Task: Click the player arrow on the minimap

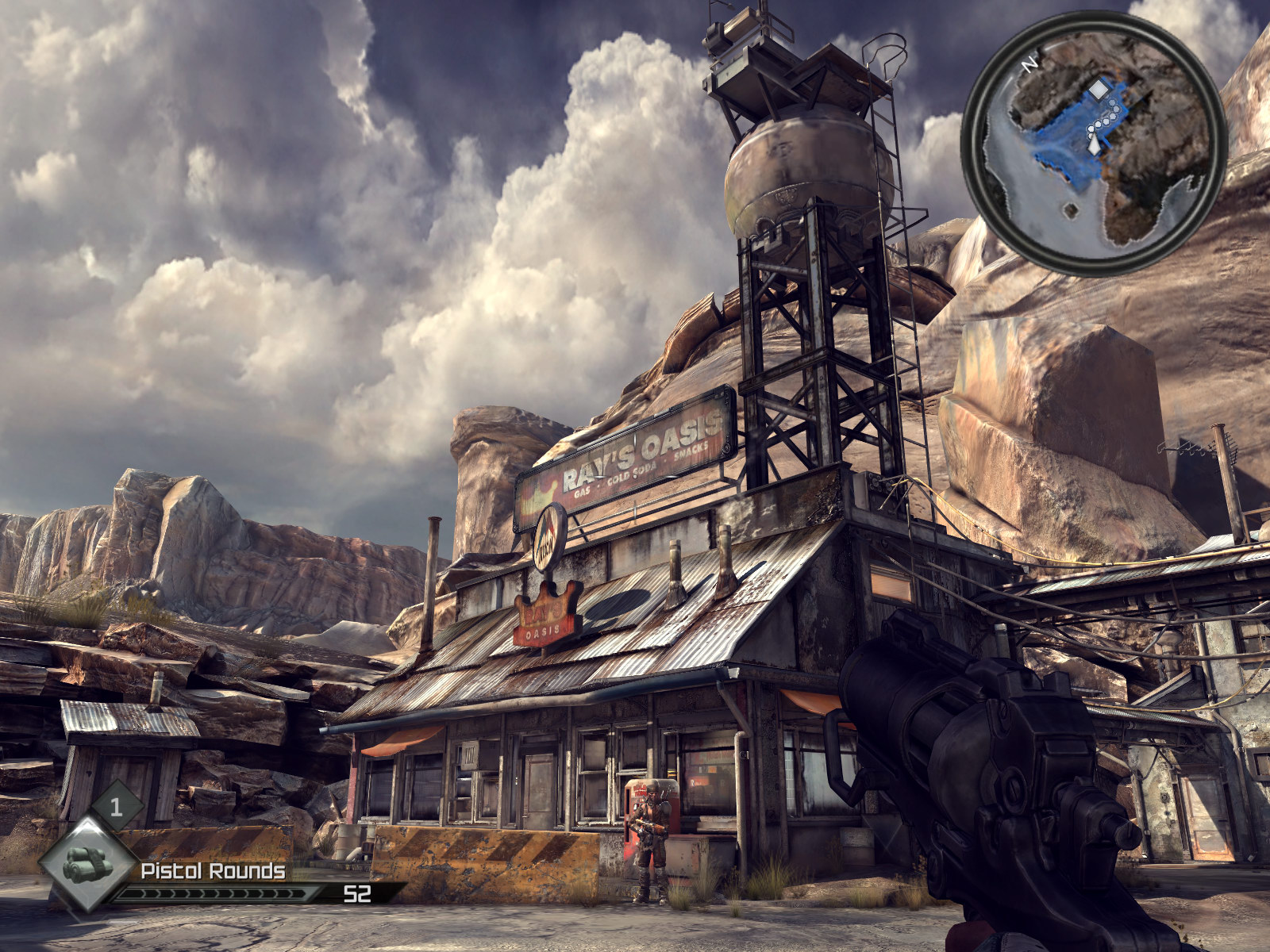Action: tap(1095, 144)
